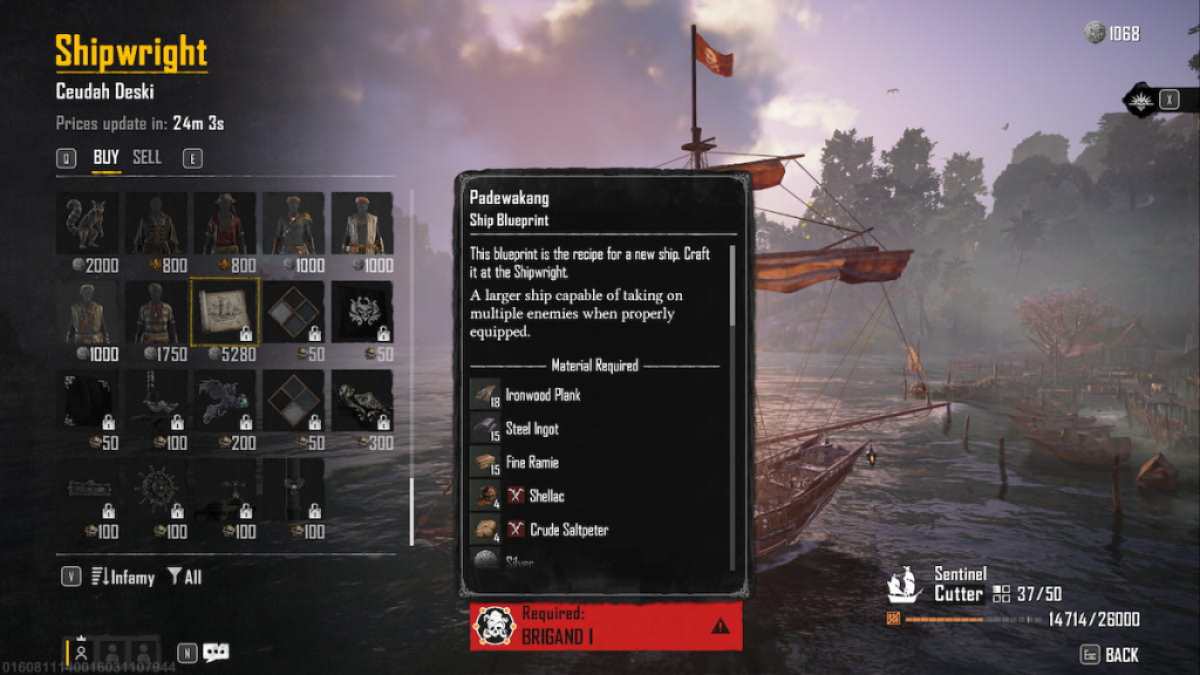1200x675 pixels.
Task: Open the chat speech-bubble icon
Action: click(216, 653)
